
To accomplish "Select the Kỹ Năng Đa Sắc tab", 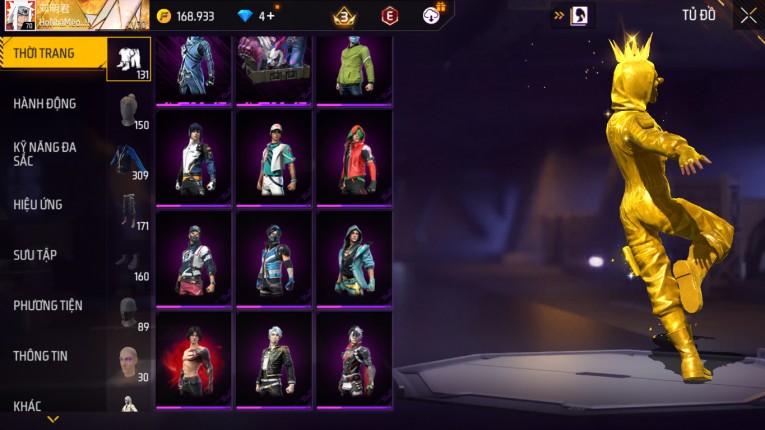I will tap(45, 153).
